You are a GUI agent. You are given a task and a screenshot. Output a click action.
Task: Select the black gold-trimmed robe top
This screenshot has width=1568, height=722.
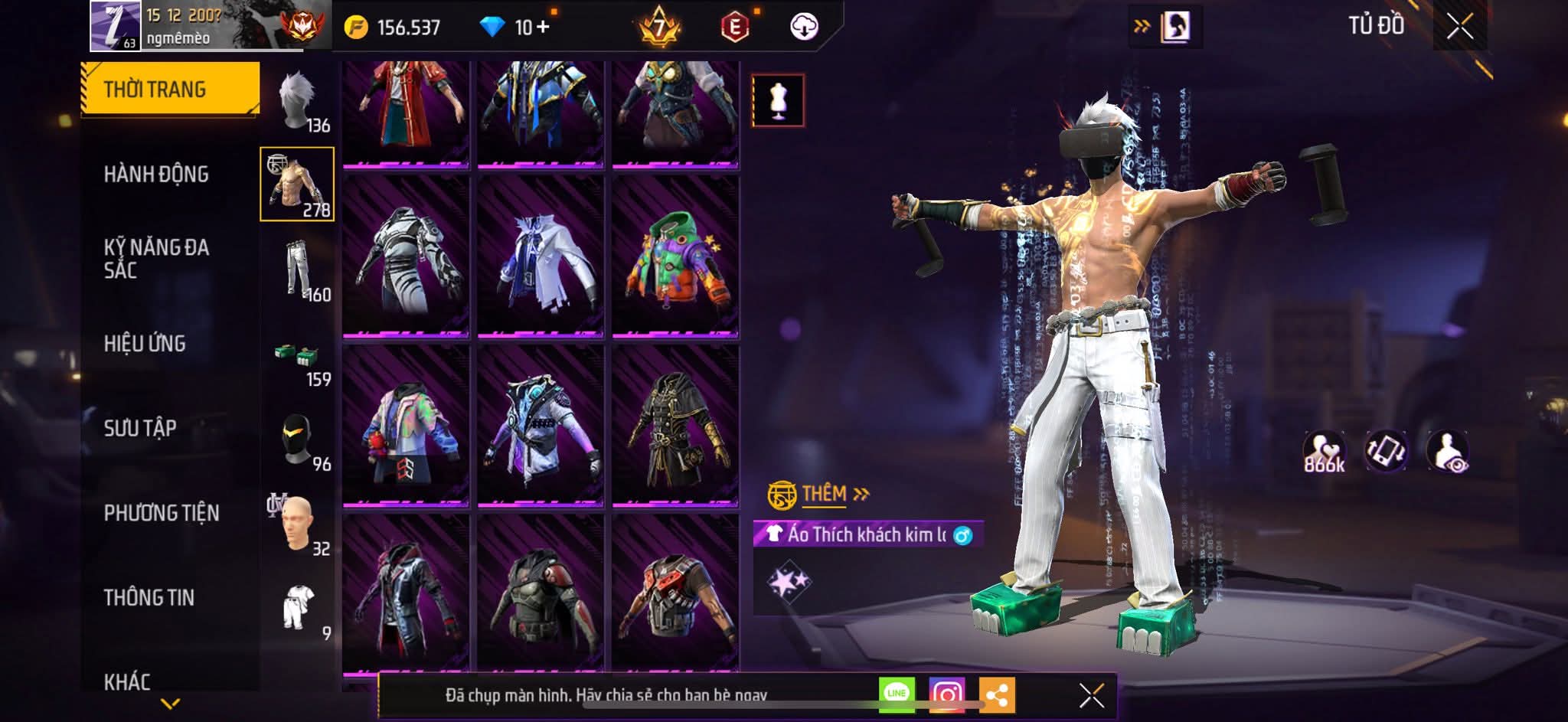coord(675,426)
